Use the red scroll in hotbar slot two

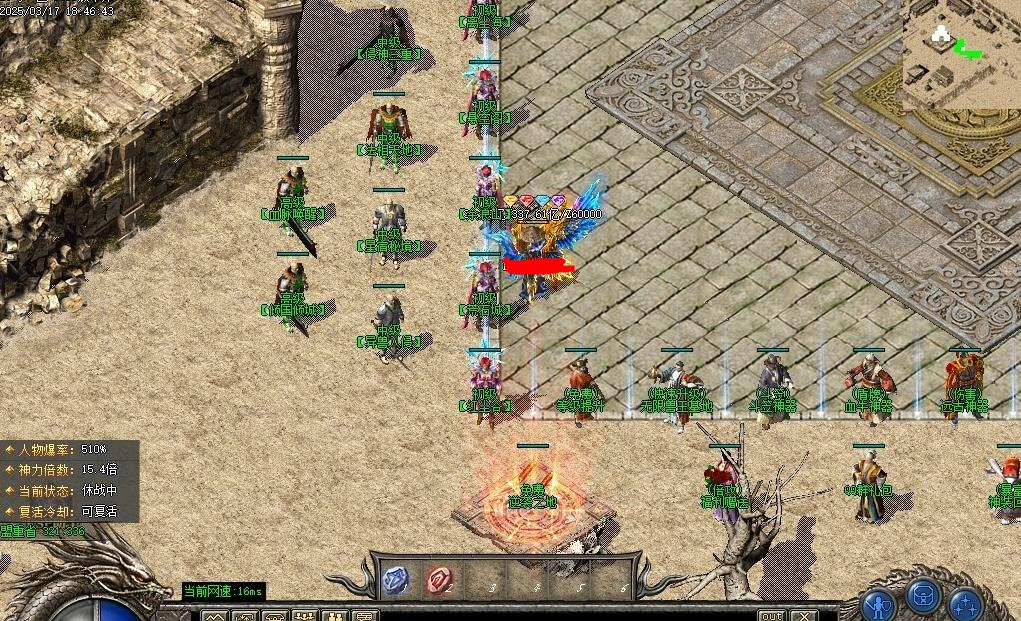(440, 579)
